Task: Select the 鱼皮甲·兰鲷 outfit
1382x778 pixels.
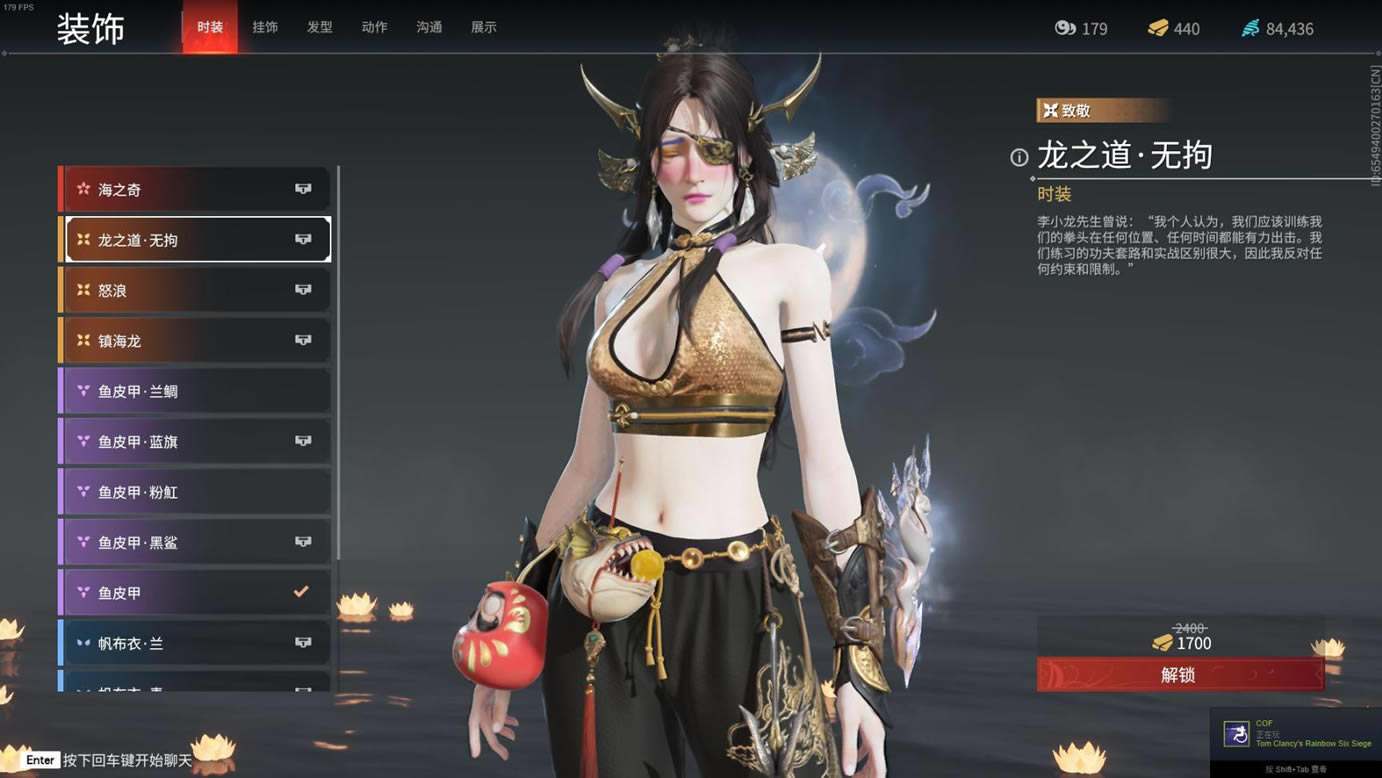Action: (x=197, y=391)
